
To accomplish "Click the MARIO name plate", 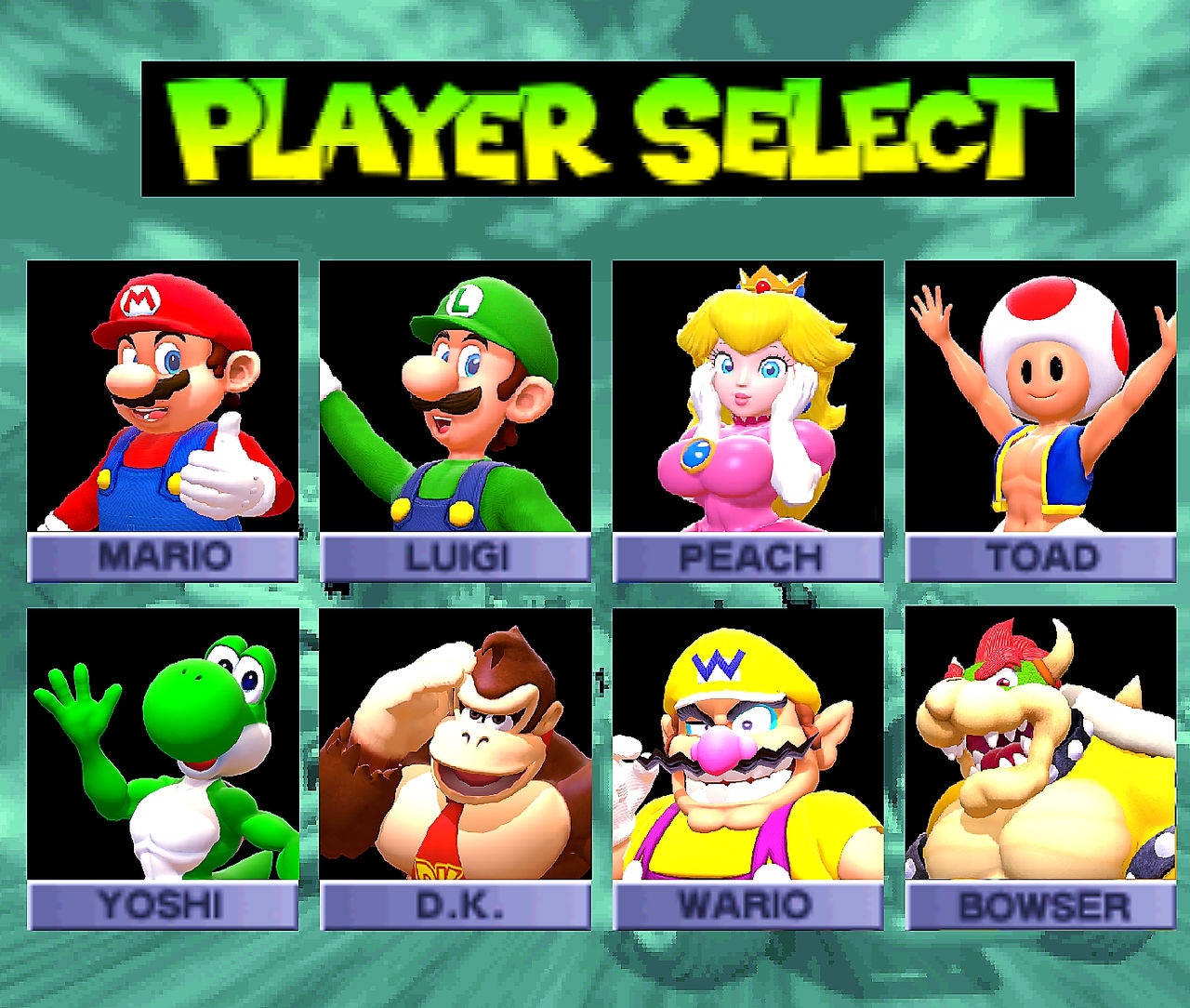I will (x=160, y=557).
